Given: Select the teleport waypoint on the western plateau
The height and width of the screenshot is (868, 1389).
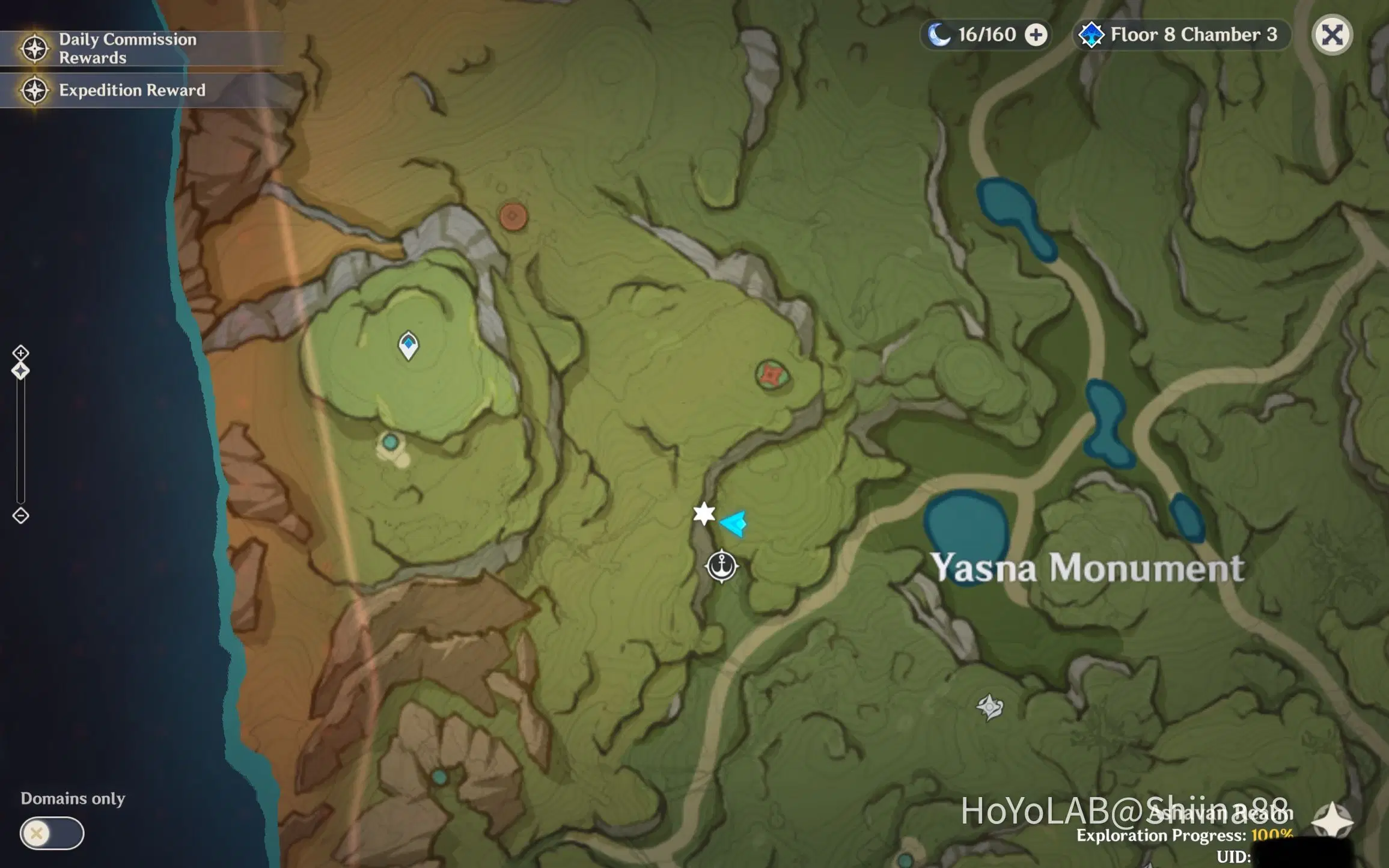Looking at the screenshot, I should pyautogui.click(x=409, y=344).
